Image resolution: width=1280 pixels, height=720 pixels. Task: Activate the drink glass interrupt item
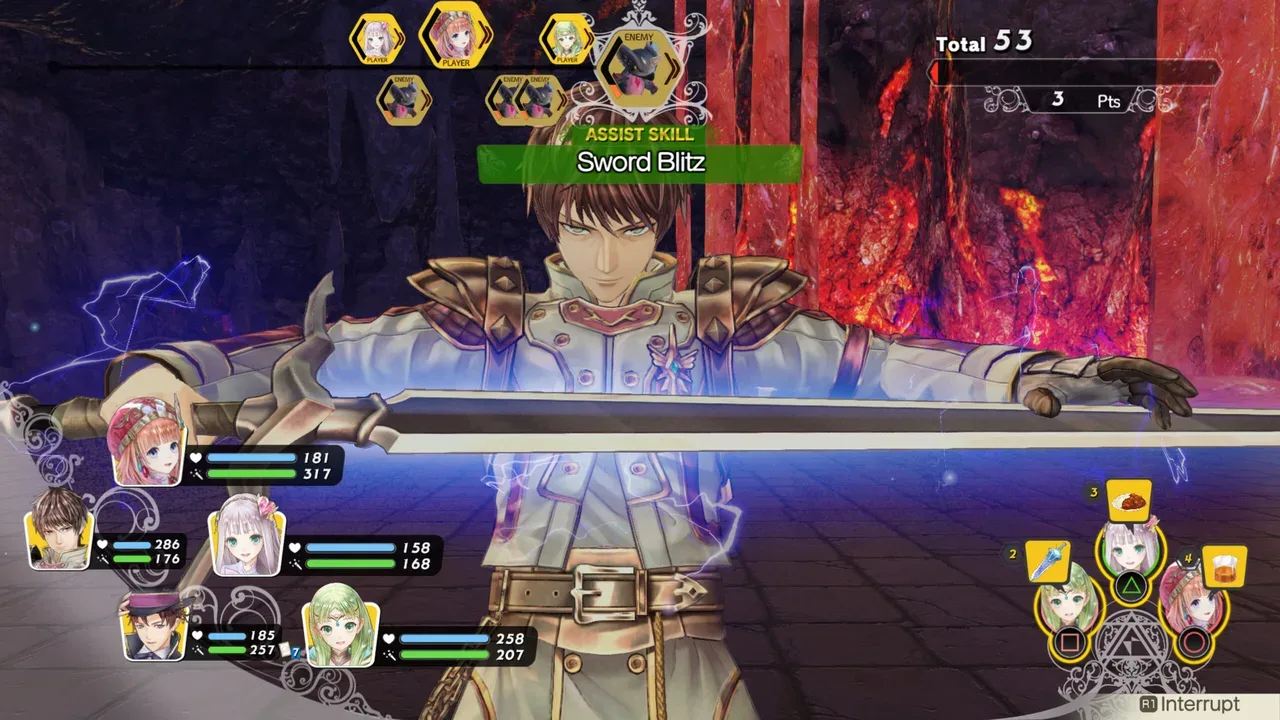click(1224, 566)
